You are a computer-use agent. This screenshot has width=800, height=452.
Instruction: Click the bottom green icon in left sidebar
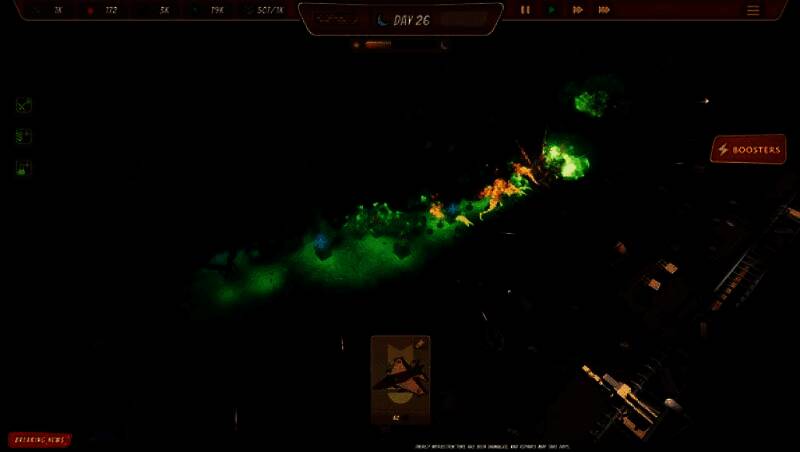tap(24, 168)
